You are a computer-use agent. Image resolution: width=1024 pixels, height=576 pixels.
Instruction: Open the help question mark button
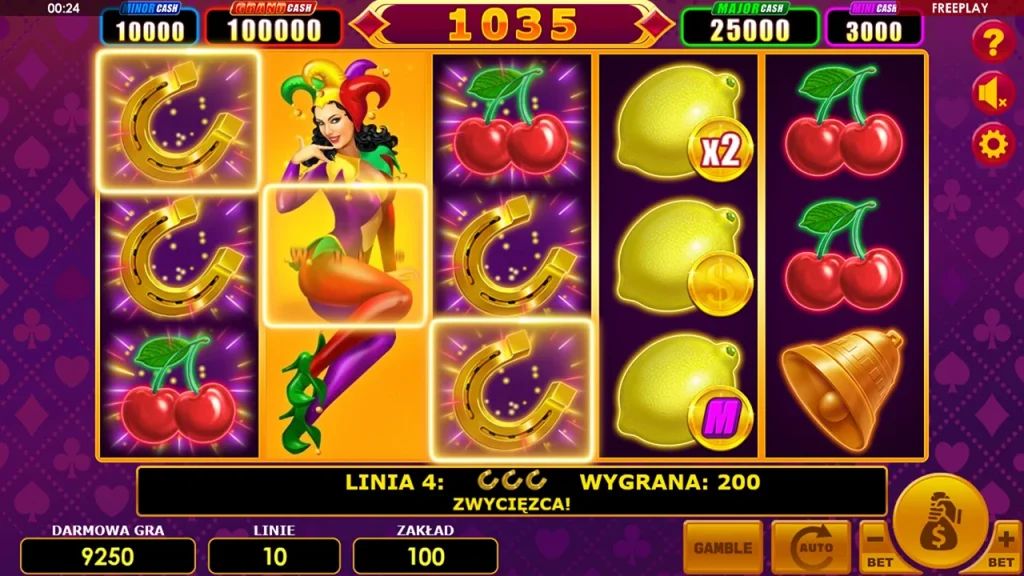click(993, 43)
